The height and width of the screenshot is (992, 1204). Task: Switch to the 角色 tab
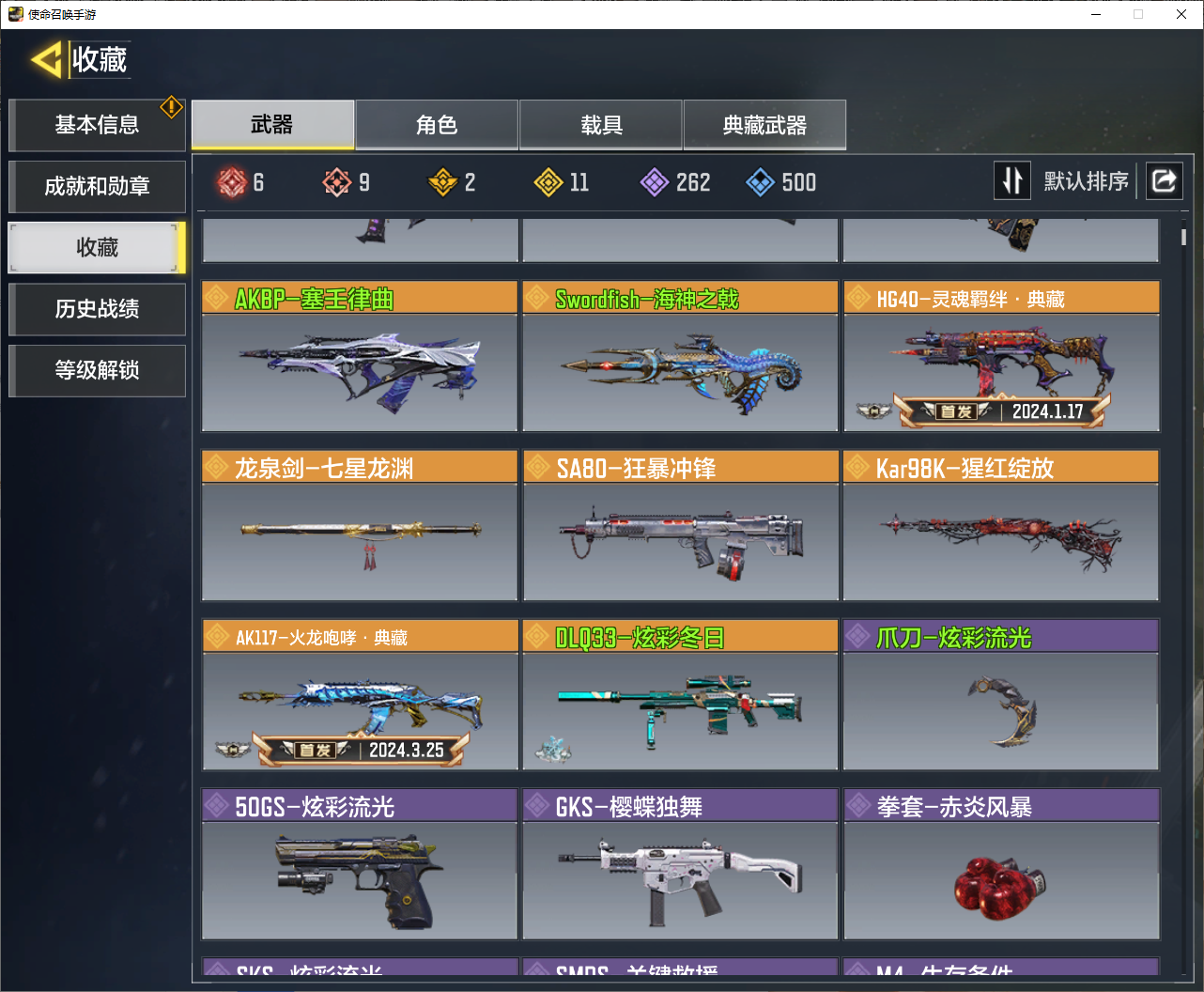(437, 125)
